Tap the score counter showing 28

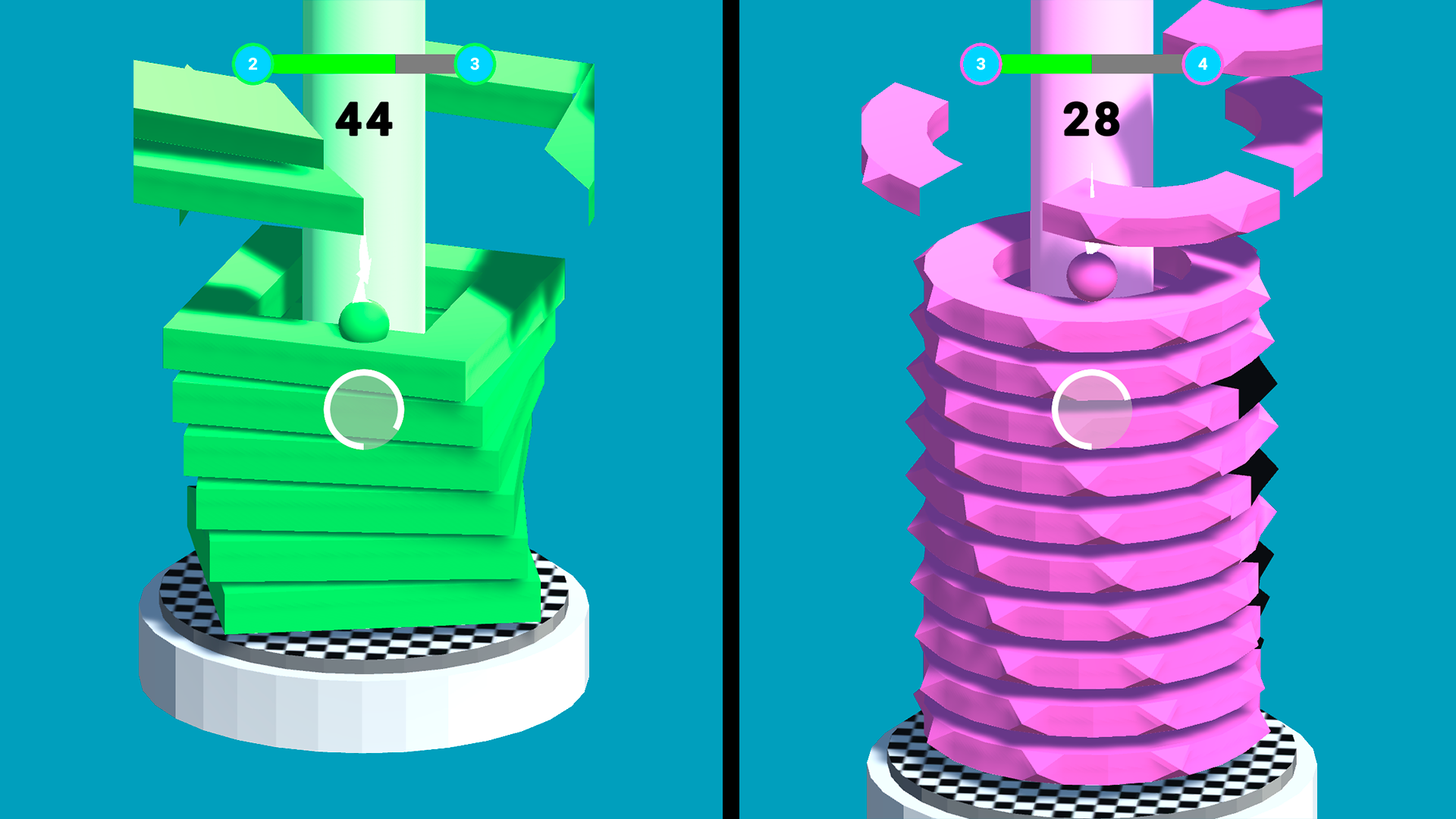[1090, 120]
